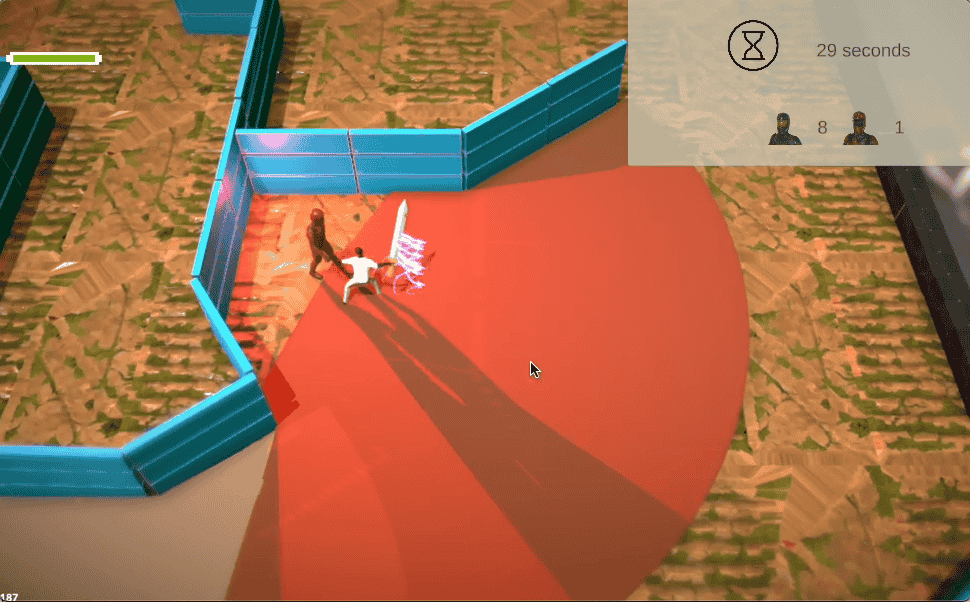Select the enemy portrait beside count 8
The height and width of the screenshot is (602, 970).
[x=785, y=129]
